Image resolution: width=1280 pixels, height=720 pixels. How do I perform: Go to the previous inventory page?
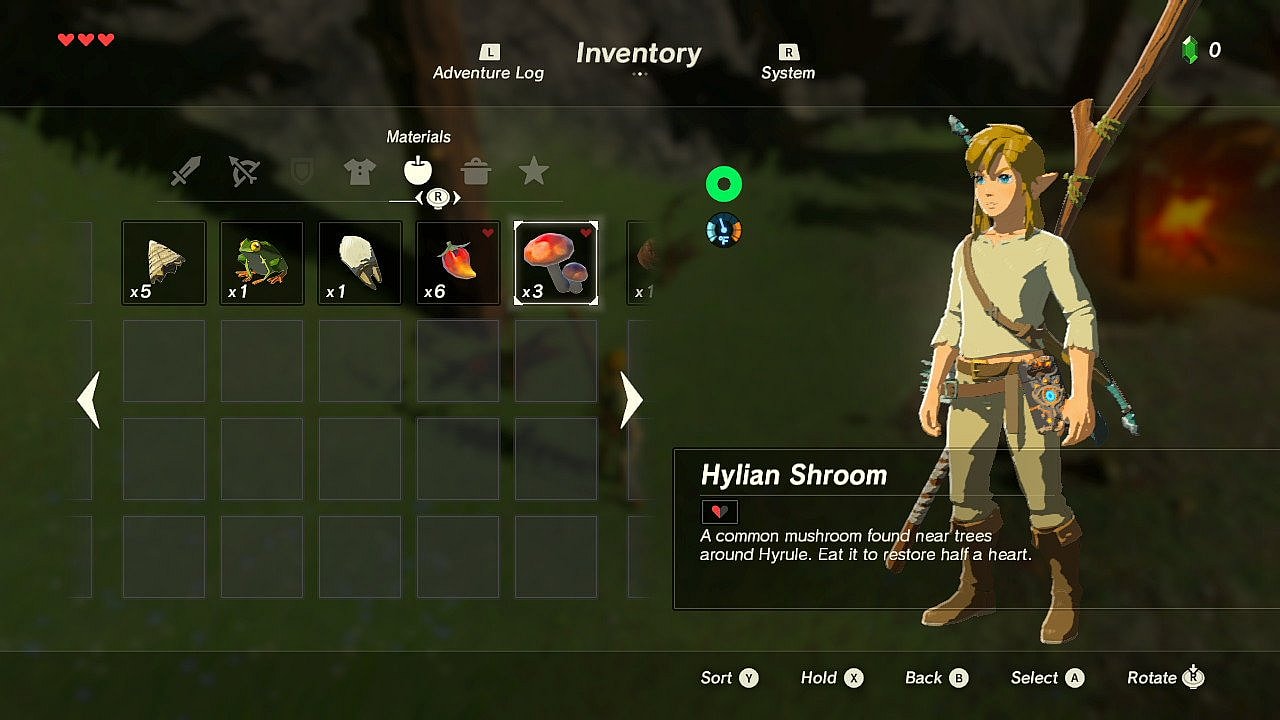[89, 400]
